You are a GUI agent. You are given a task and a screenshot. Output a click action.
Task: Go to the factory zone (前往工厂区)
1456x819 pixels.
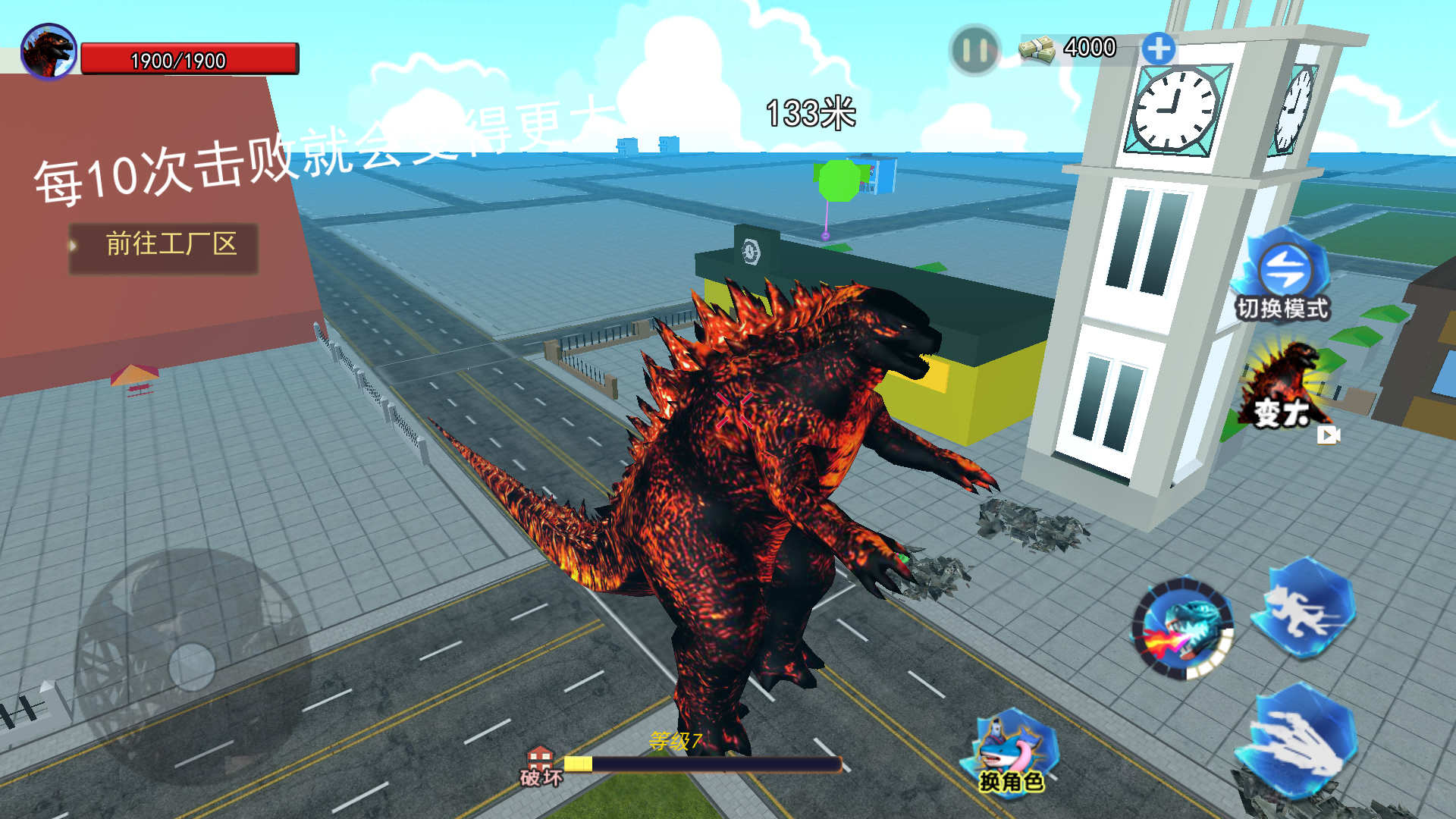click(164, 245)
